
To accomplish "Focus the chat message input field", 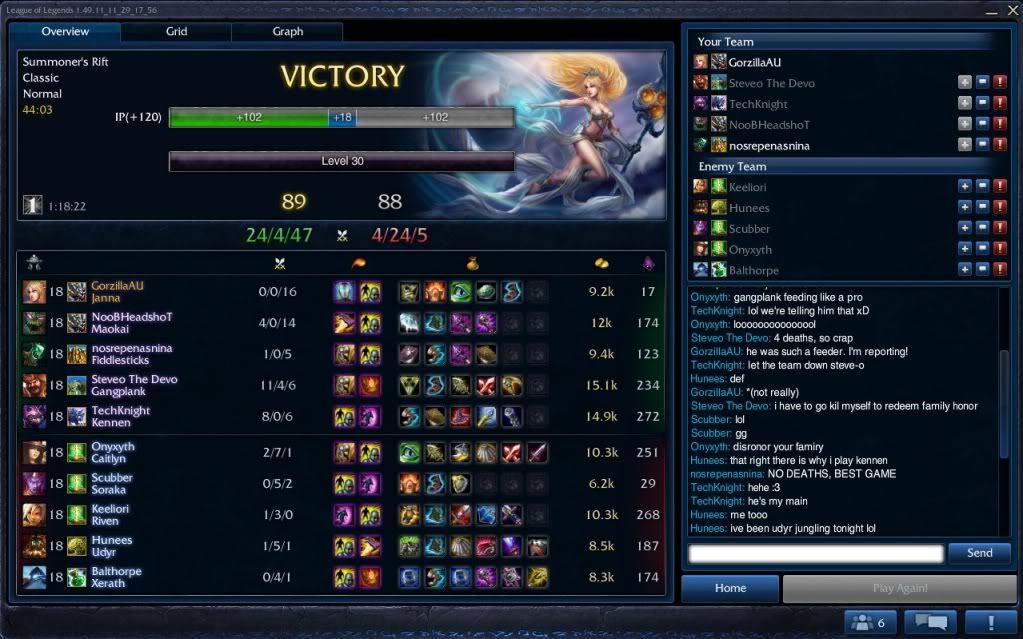I will tap(815, 553).
